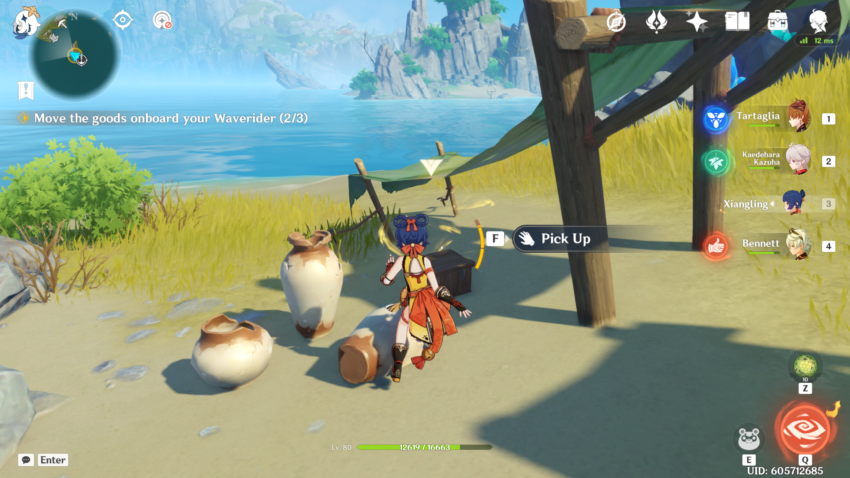This screenshot has width=850, height=478.
Task: Click the quest navigation icon beside the minimap
Action: pyautogui.click(x=122, y=20)
